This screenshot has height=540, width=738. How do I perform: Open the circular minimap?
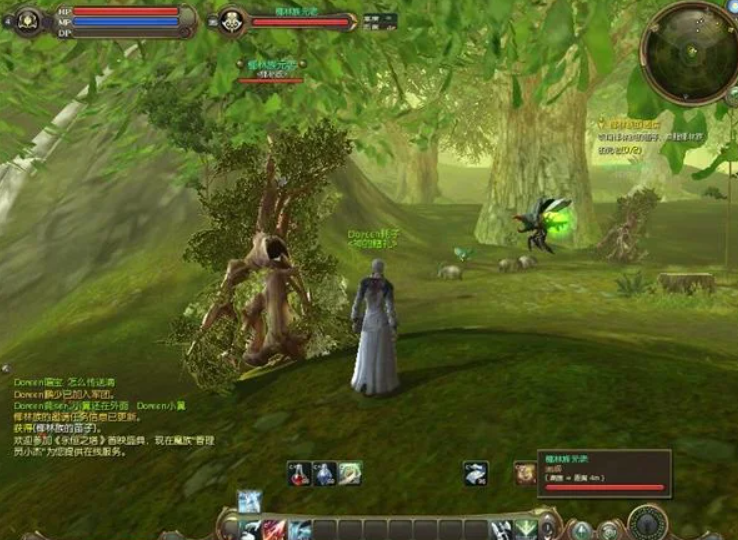point(689,52)
